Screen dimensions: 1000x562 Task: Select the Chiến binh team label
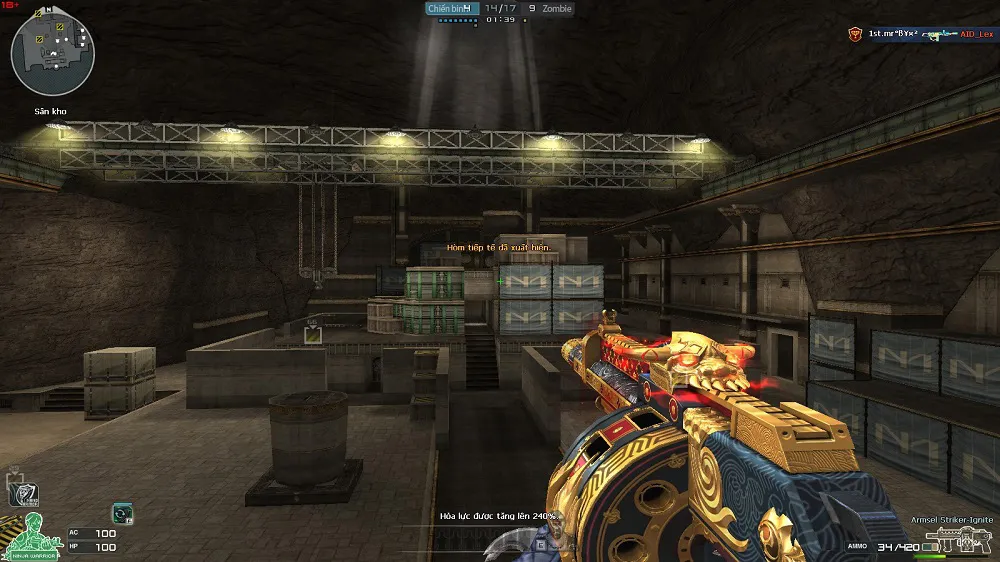(447, 8)
